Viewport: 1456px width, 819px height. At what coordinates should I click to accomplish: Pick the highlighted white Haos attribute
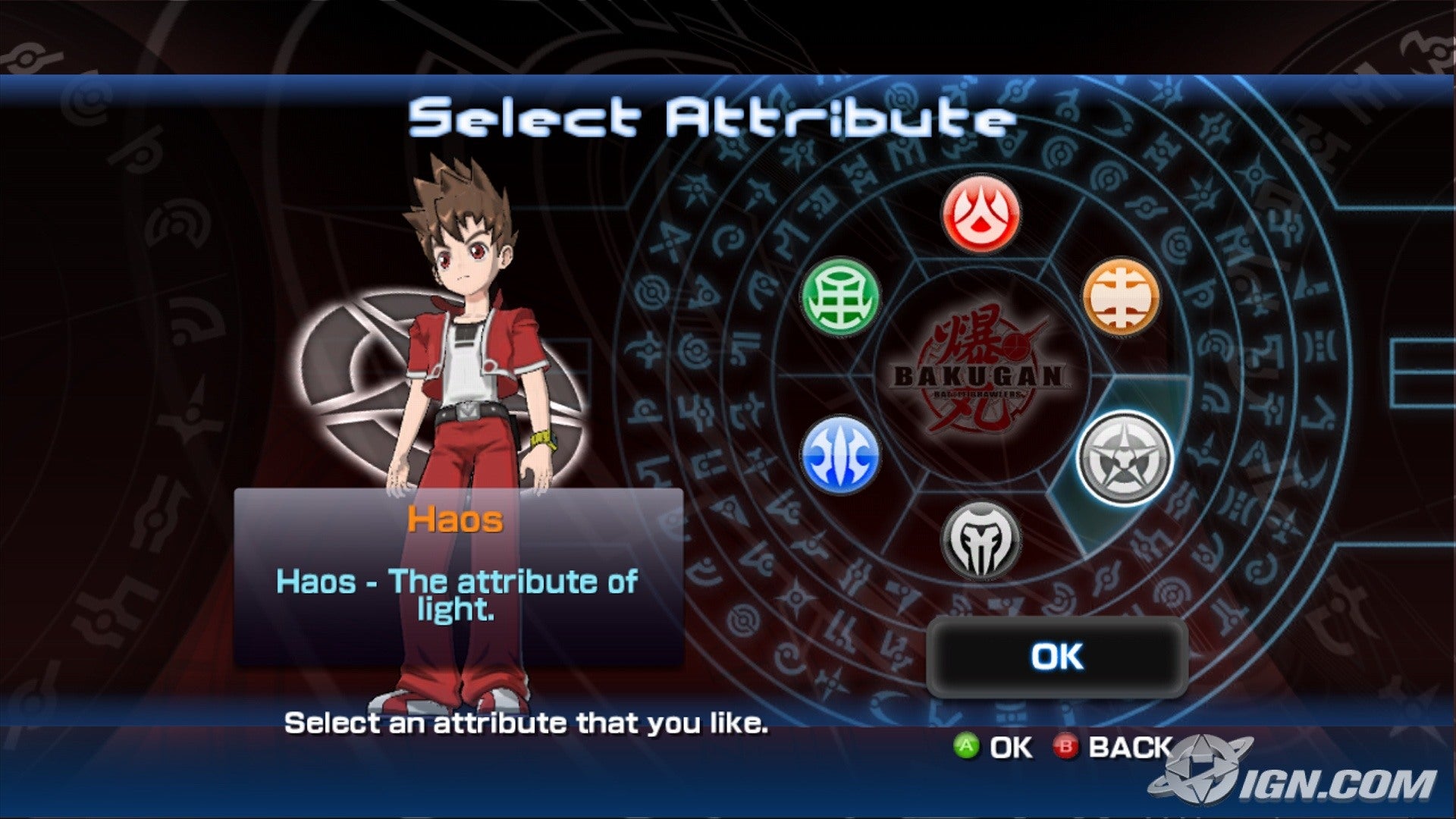1124,457
